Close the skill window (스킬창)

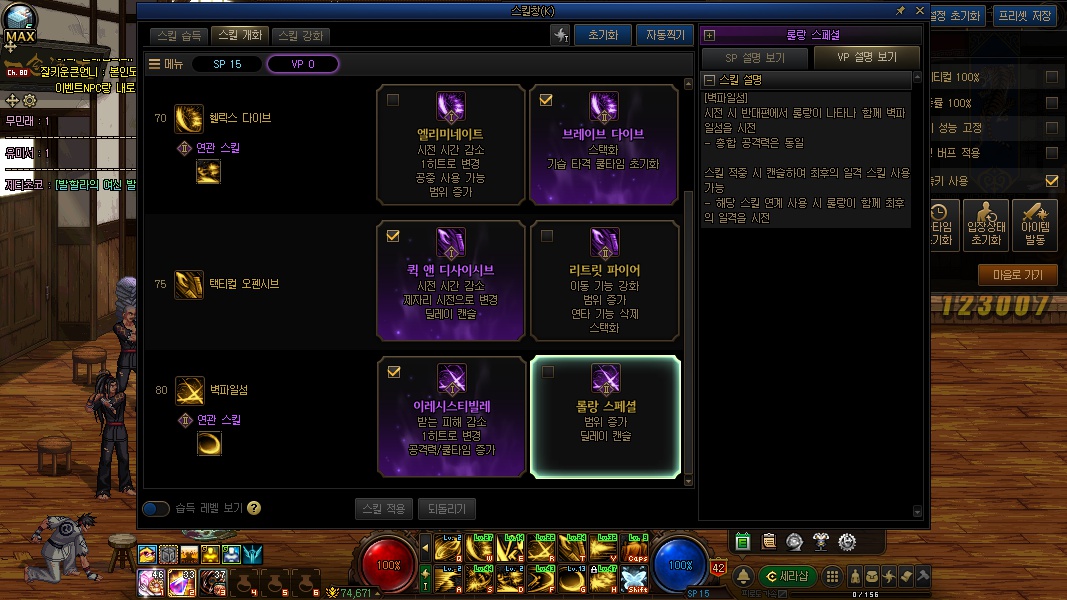click(x=919, y=10)
